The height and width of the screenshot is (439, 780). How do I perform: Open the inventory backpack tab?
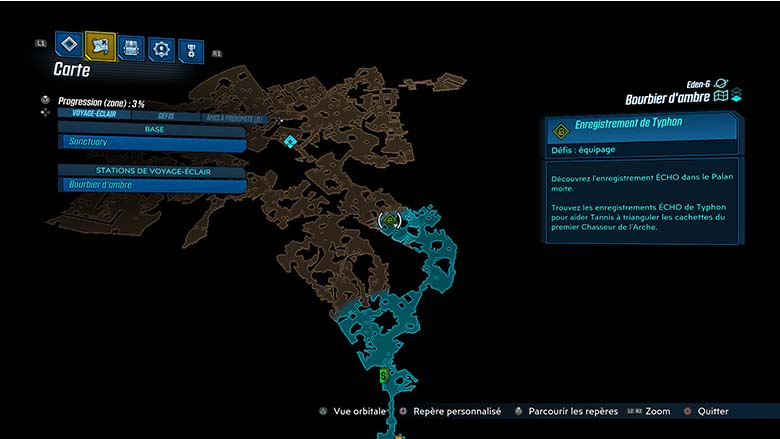tap(131, 47)
